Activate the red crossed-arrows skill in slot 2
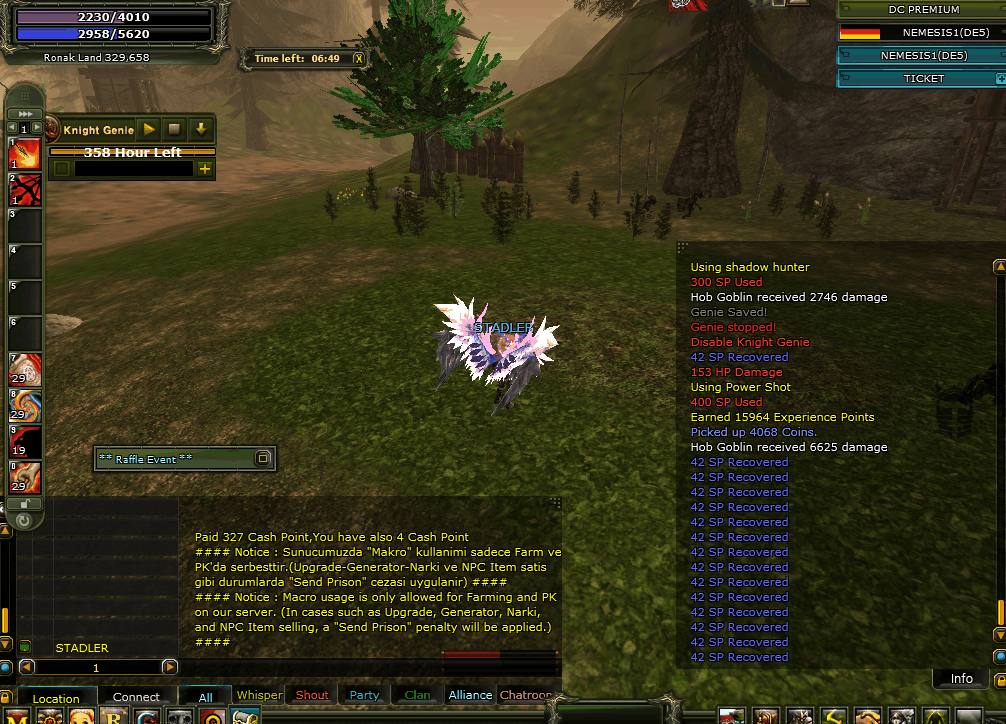Viewport: 1006px width, 724px height. (x=26, y=189)
